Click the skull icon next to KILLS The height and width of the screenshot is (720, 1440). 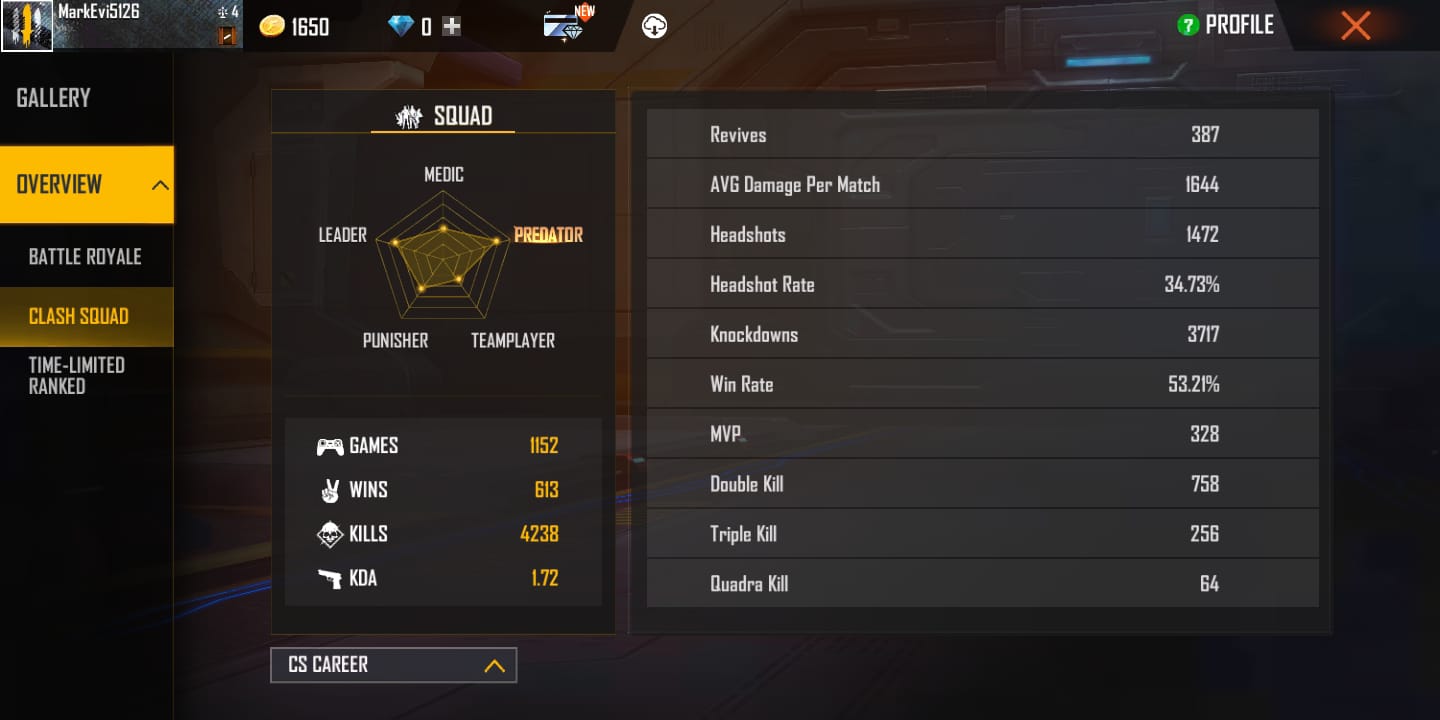331,534
